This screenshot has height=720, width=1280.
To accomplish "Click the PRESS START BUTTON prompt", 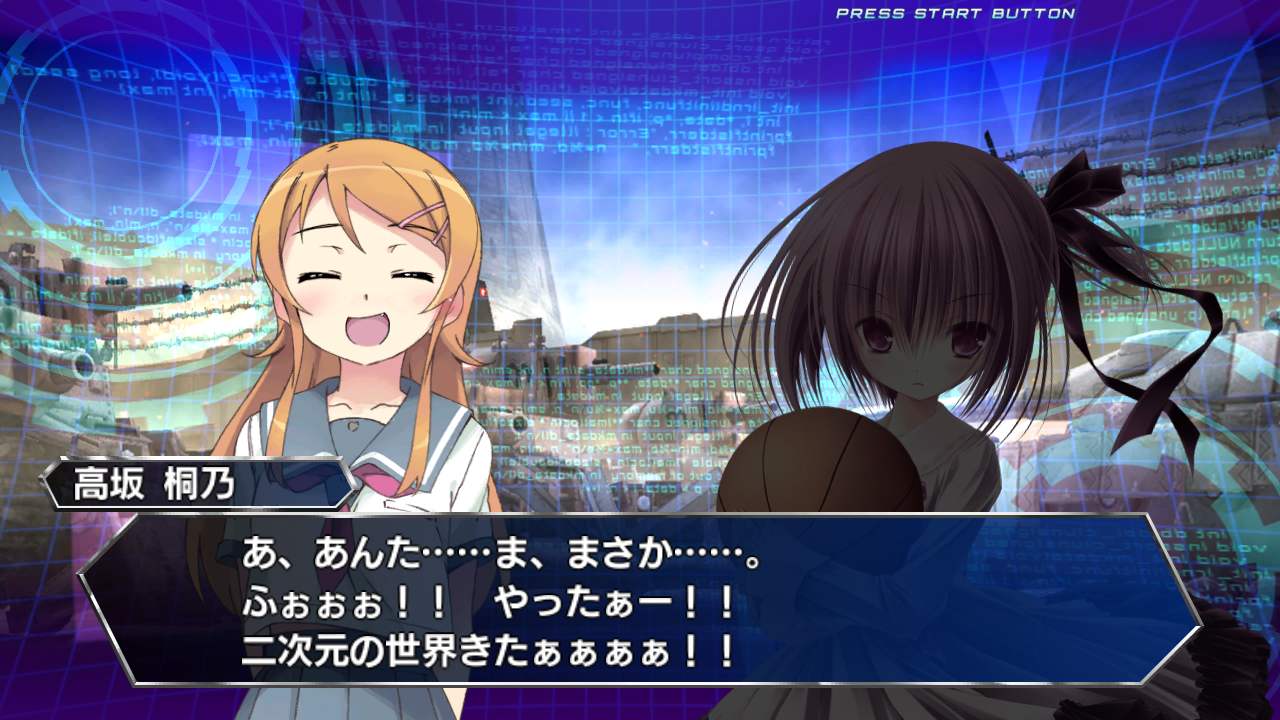I will tap(955, 15).
